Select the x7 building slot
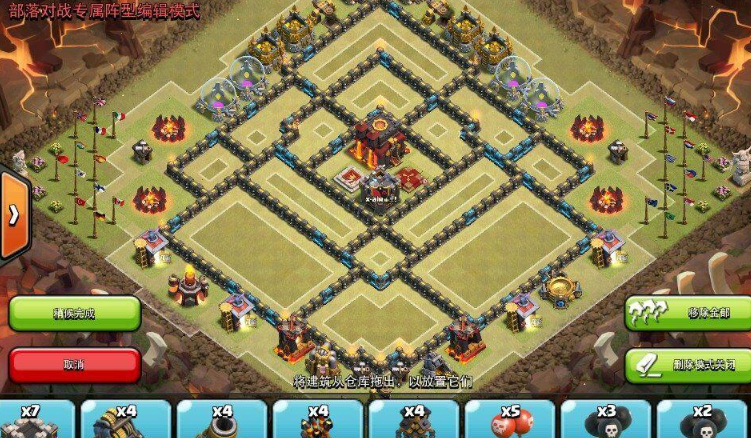The image size is (751, 438). [37, 420]
